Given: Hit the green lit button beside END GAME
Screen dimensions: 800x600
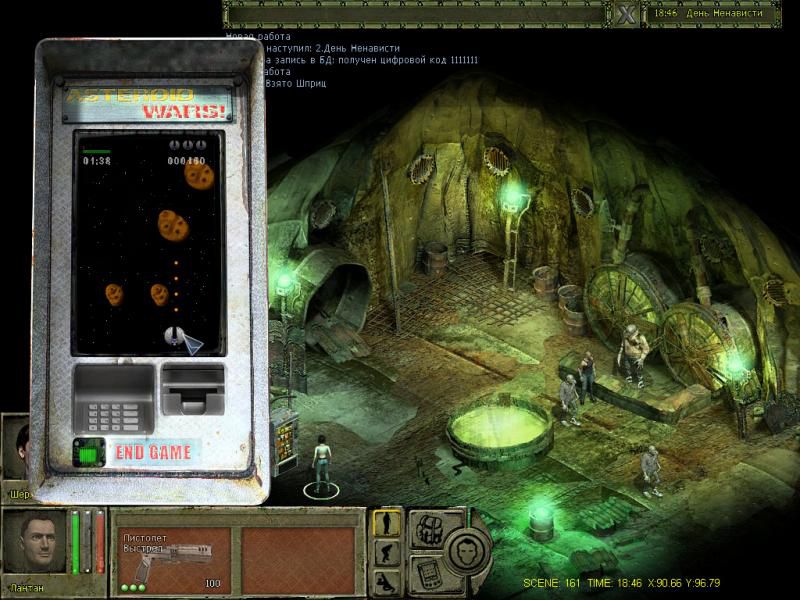Looking at the screenshot, I should click(x=90, y=452).
